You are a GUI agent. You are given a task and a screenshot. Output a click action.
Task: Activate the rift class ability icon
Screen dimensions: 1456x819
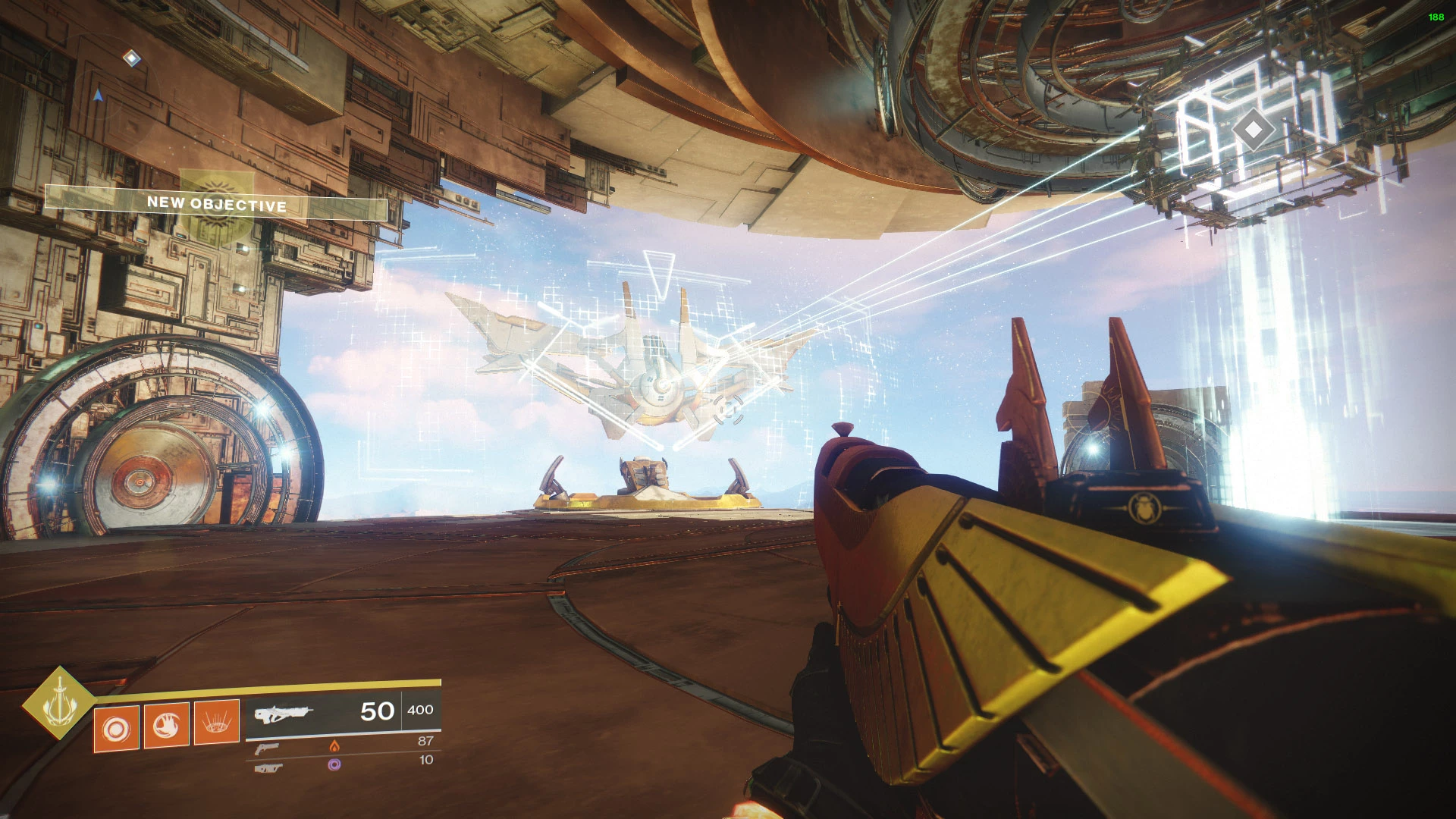coord(217,723)
